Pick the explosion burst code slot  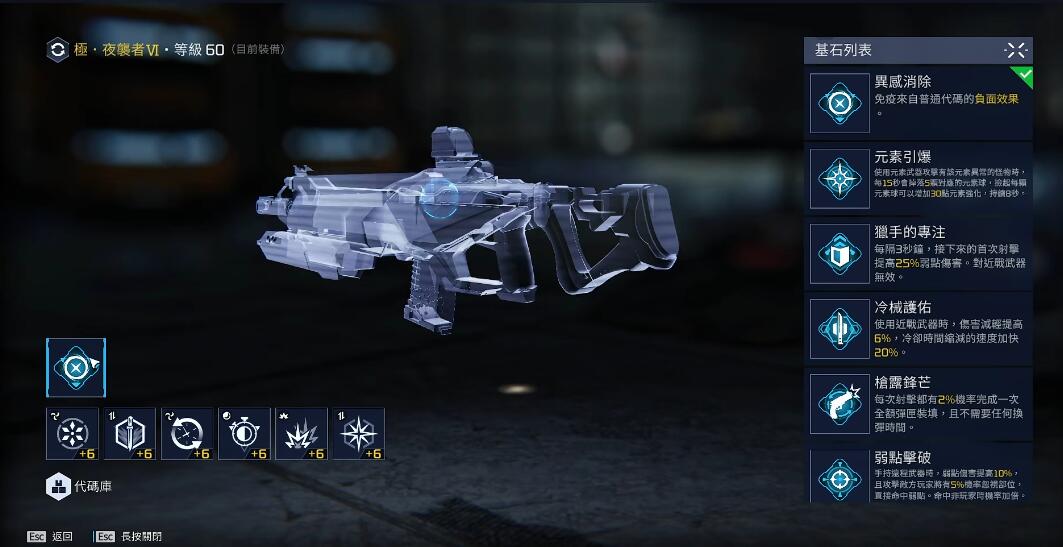click(x=301, y=434)
